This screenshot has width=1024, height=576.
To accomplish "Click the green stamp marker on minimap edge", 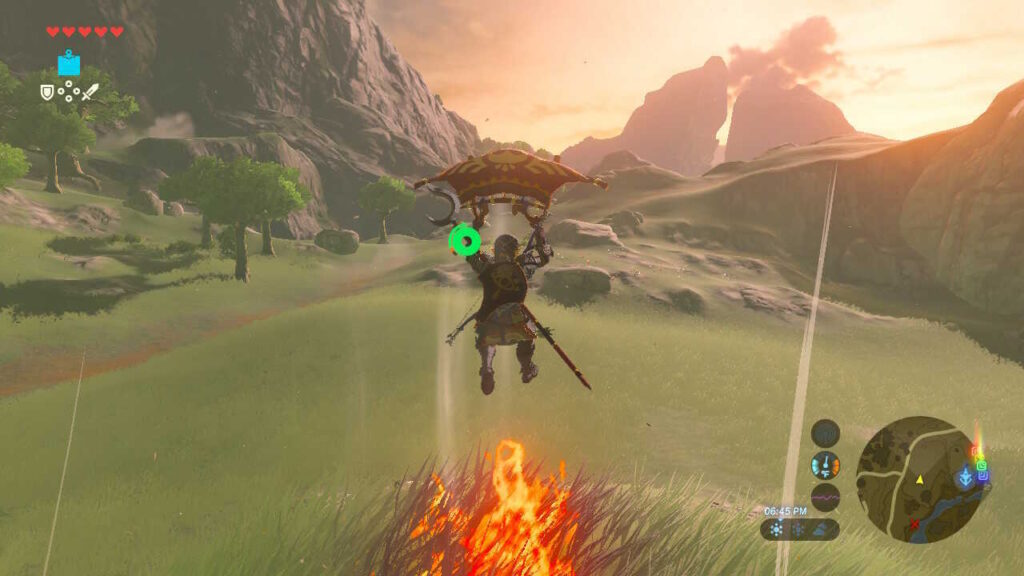I will point(981,464).
